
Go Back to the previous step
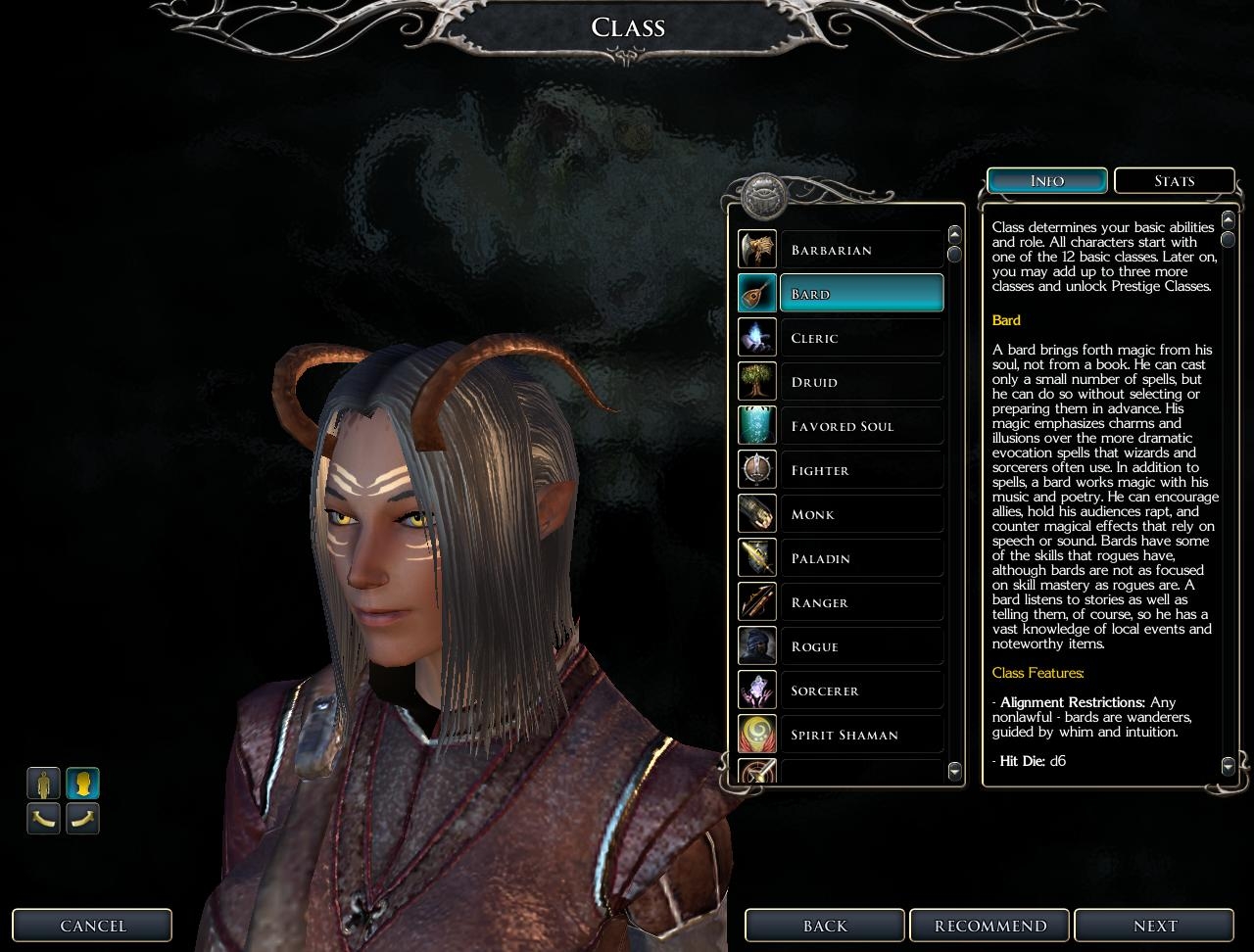click(825, 926)
